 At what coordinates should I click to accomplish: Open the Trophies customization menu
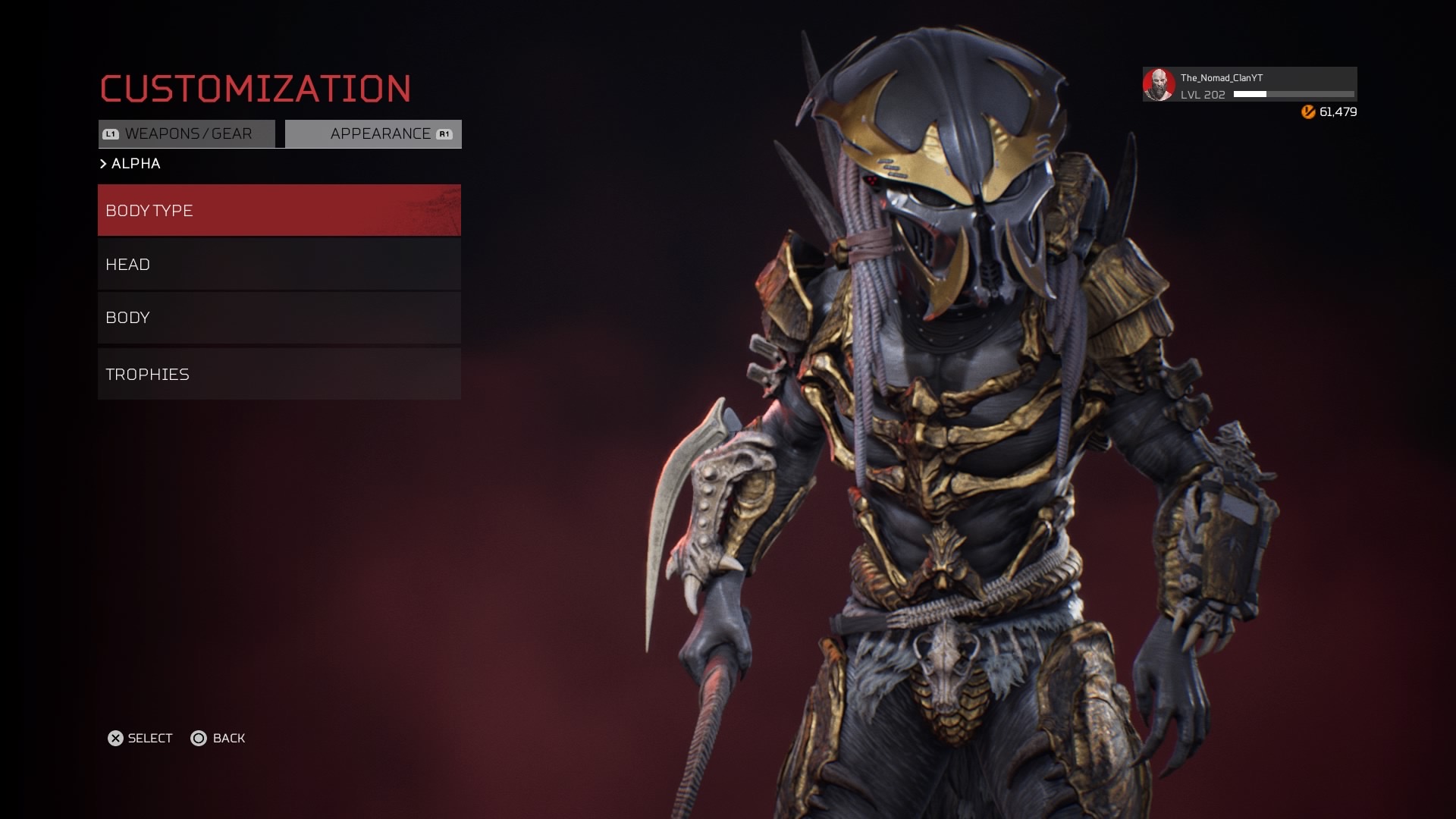pos(279,374)
